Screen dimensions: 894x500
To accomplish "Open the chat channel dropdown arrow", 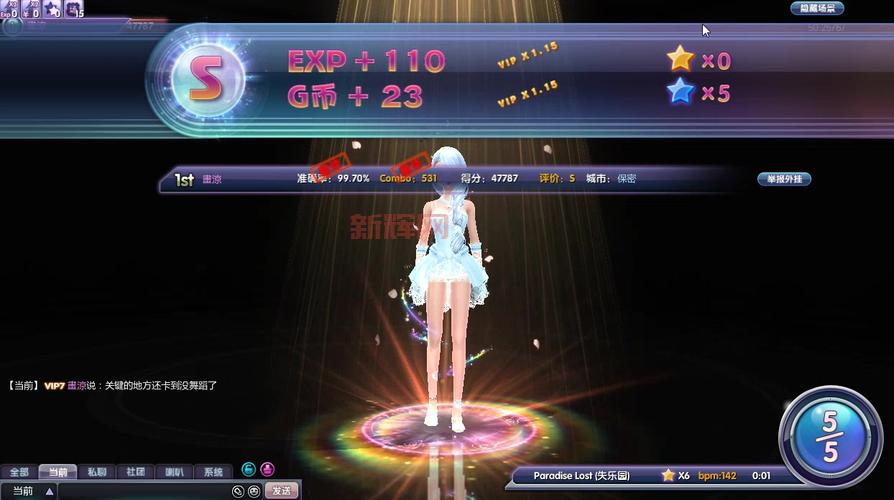I will (49, 491).
